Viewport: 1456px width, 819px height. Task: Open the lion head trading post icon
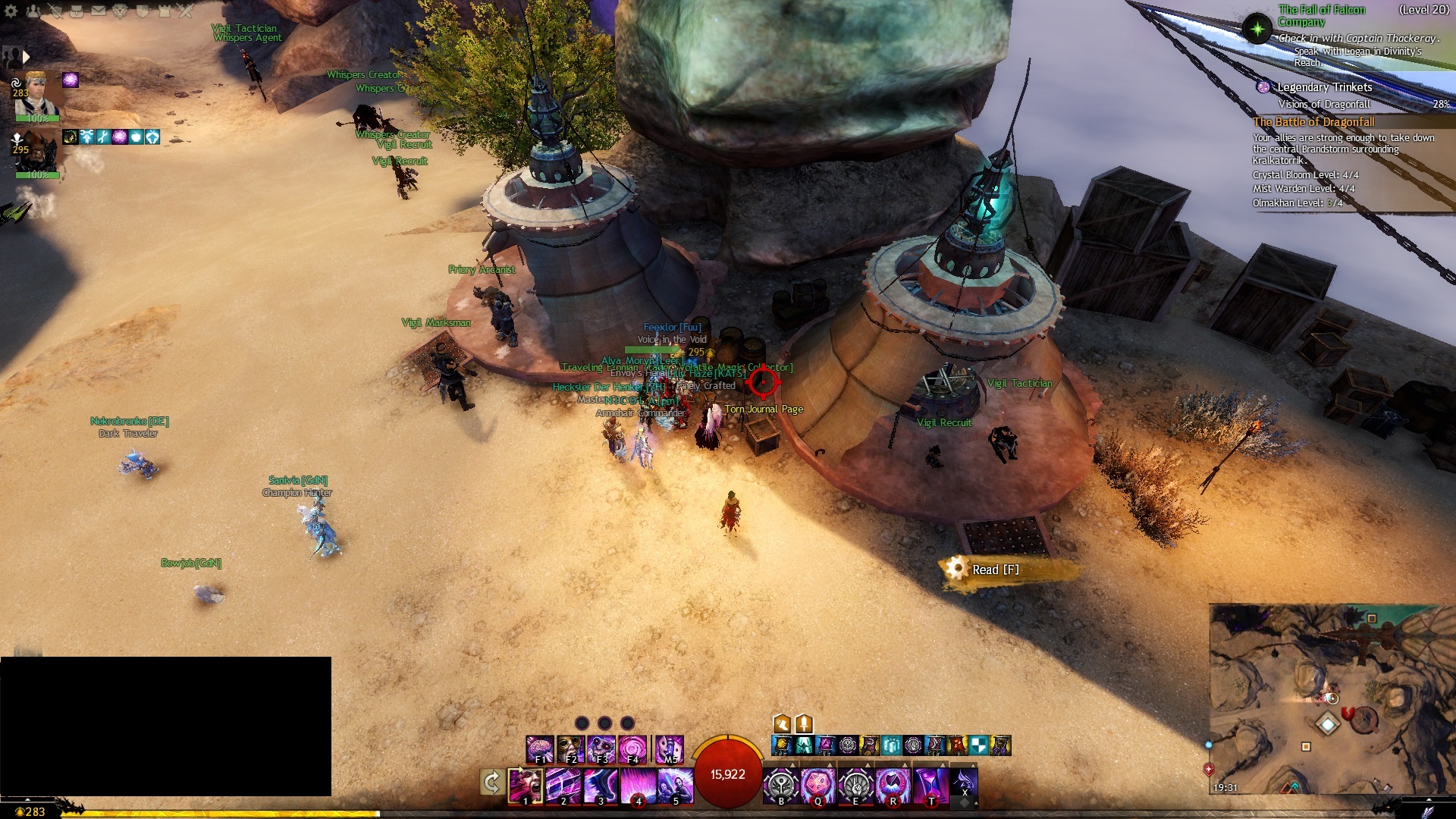click(x=121, y=11)
